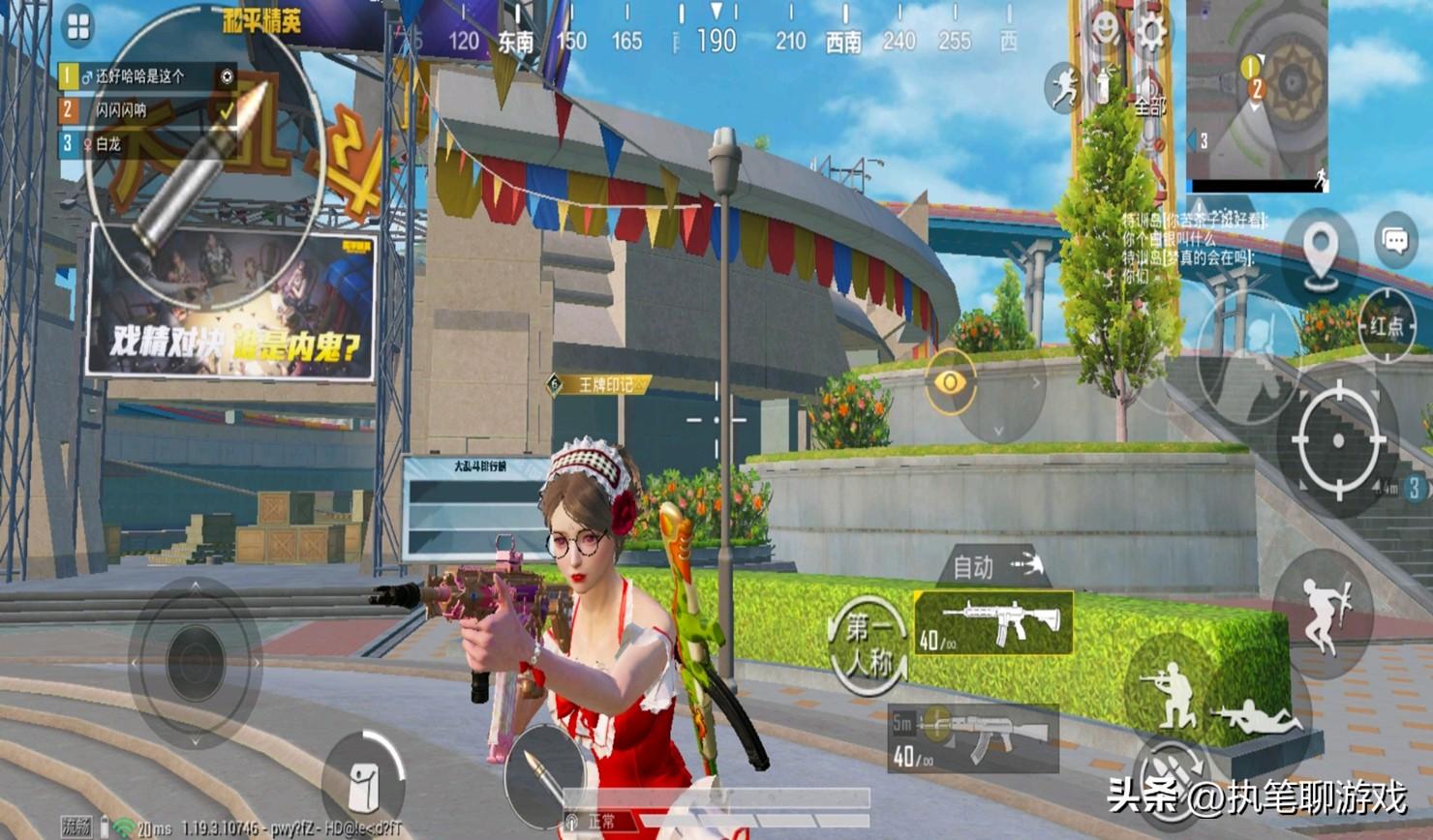Tap the crosshair aim-down-sights button
Image resolution: width=1433 pixels, height=840 pixels.
(1338, 440)
